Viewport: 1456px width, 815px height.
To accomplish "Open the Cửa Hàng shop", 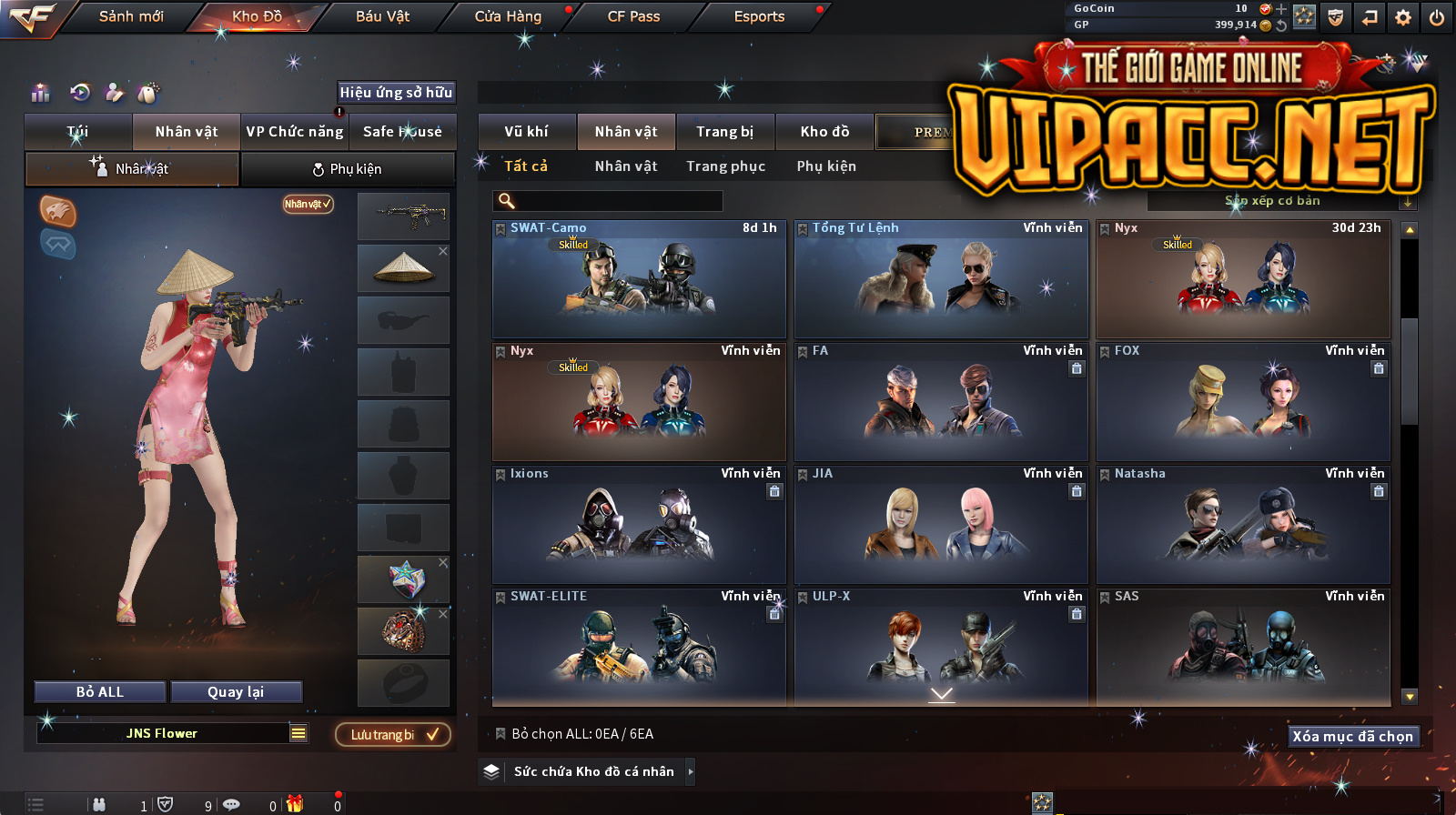I will (x=508, y=16).
